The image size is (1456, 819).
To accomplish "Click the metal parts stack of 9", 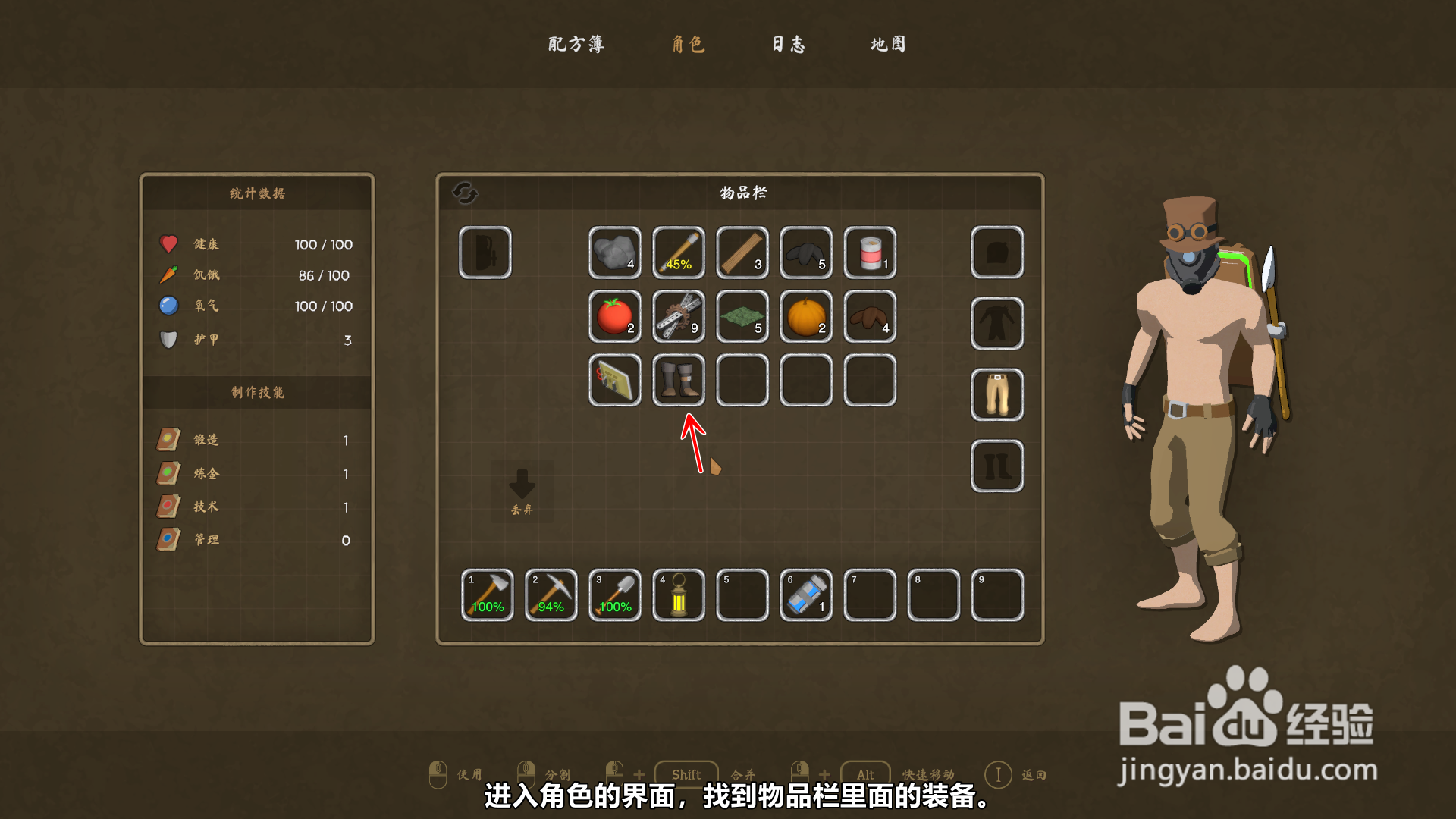I will pos(678,318).
